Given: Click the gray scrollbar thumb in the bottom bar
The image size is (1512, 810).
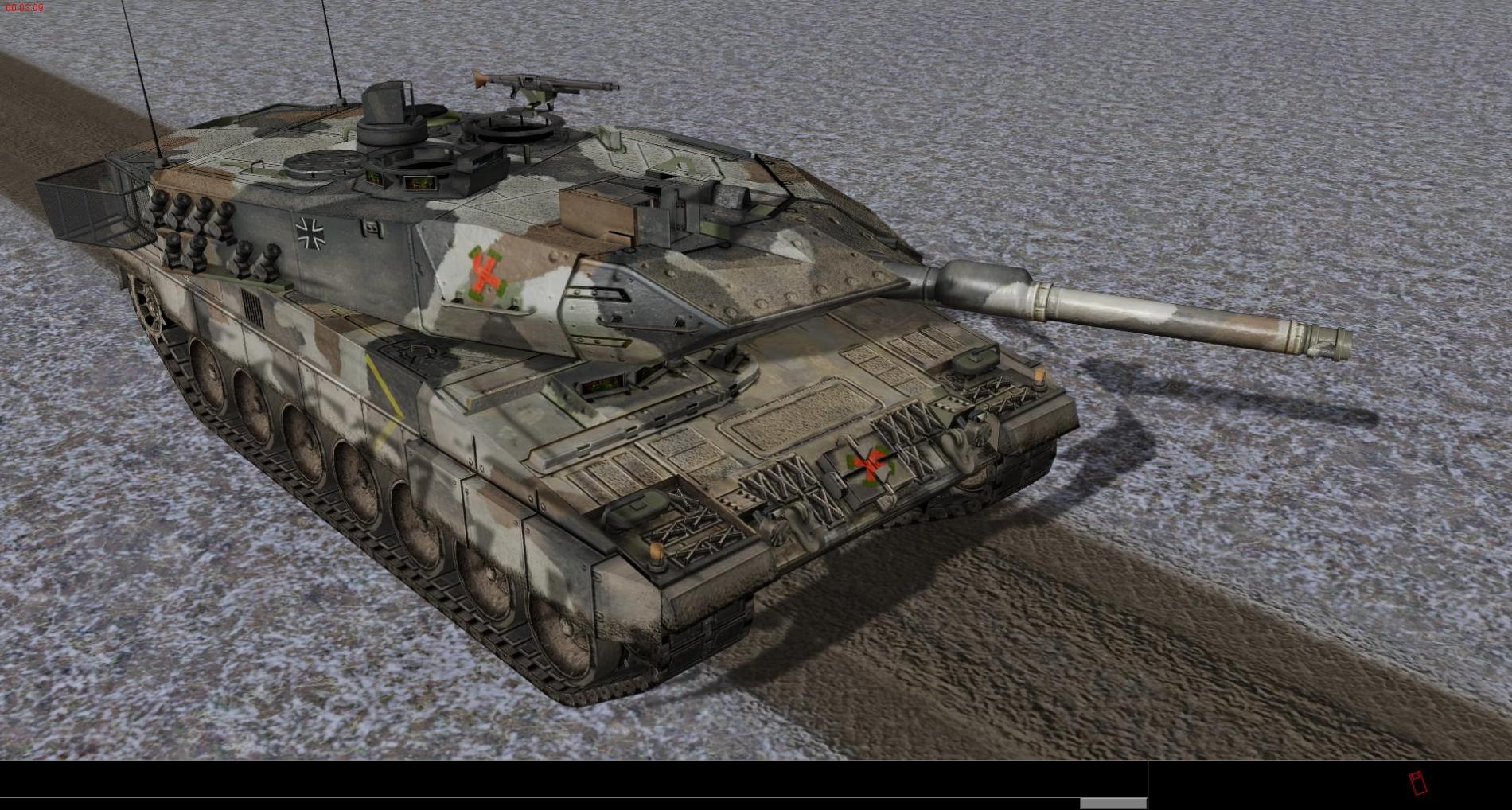Looking at the screenshot, I should 1113,804.
